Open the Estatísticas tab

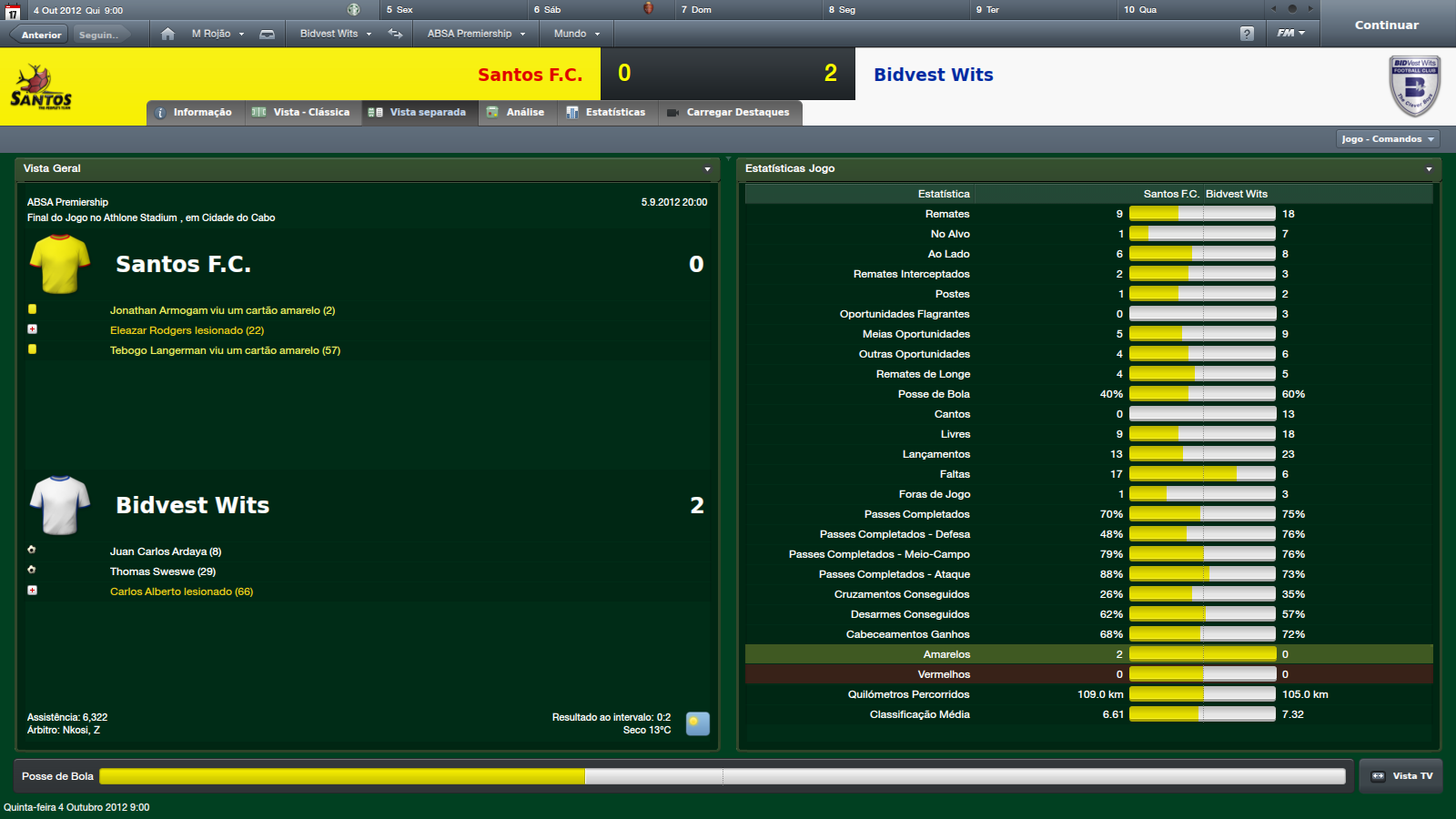606,113
